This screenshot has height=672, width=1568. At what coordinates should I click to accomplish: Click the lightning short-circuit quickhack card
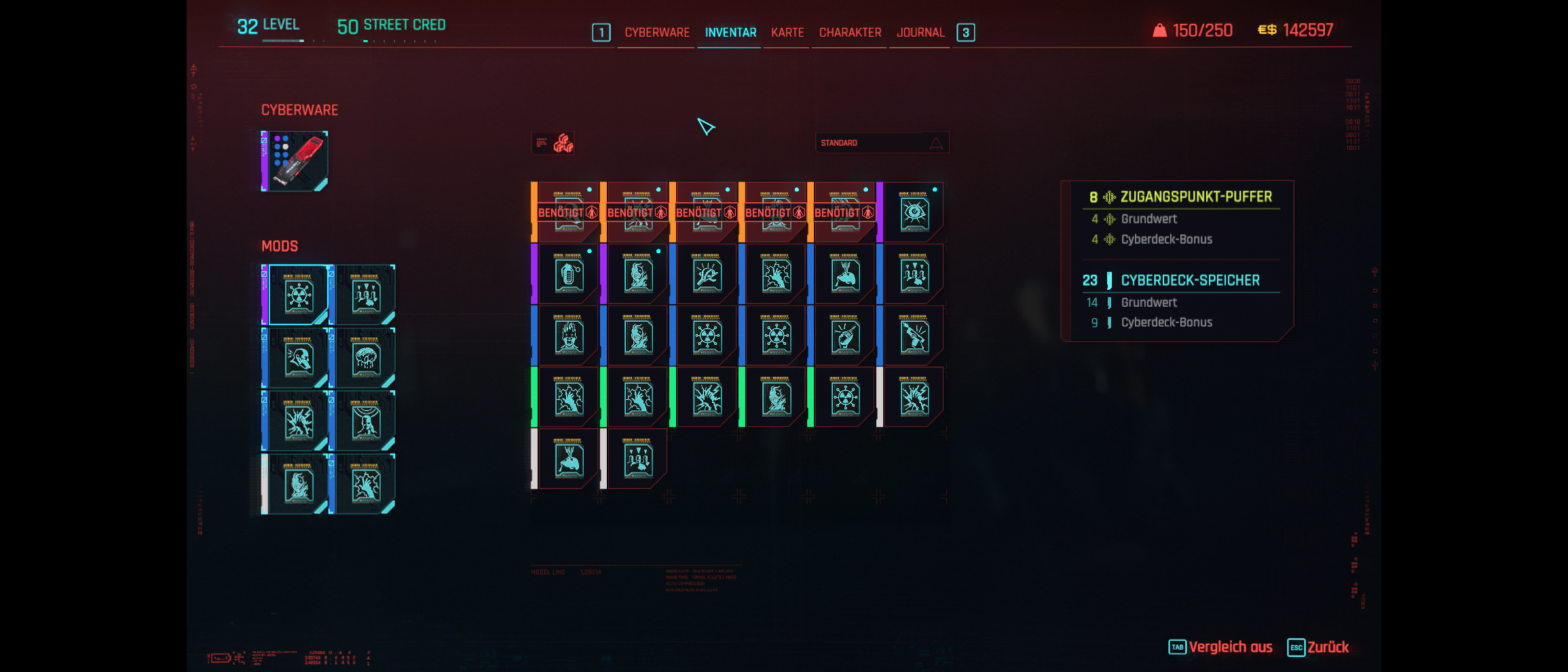[x=705, y=399]
